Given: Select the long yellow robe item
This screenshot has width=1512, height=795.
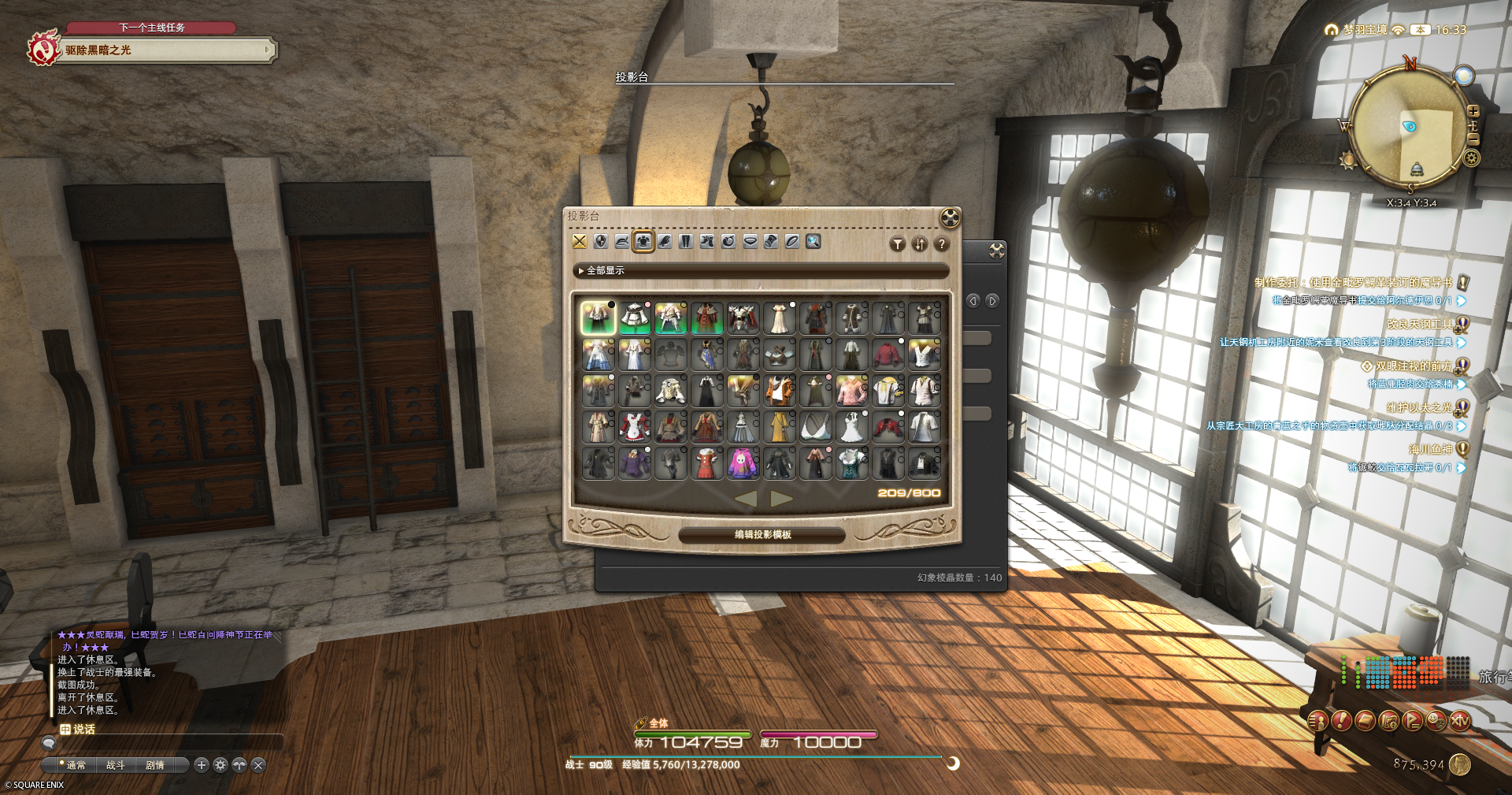Looking at the screenshot, I should point(779,427).
